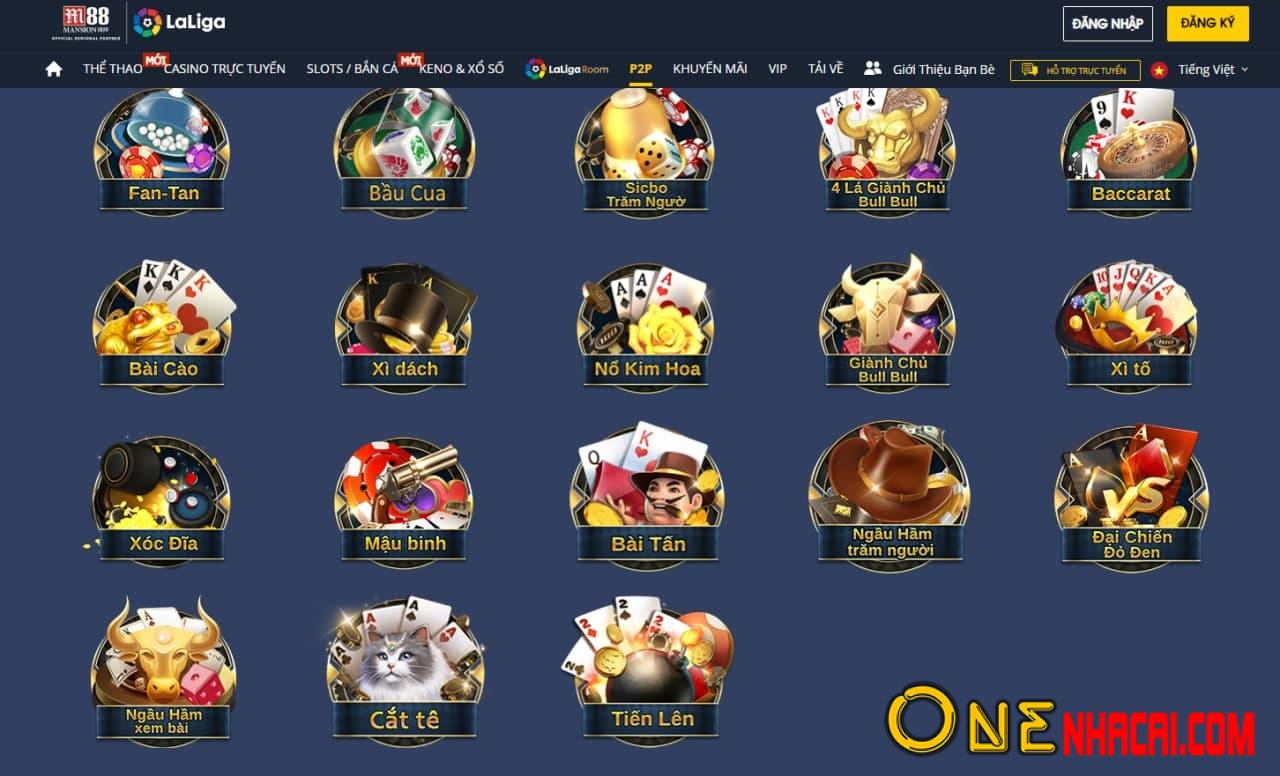Open the Fan-Tan game
Screen dimensions: 1280x776
click(x=162, y=150)
